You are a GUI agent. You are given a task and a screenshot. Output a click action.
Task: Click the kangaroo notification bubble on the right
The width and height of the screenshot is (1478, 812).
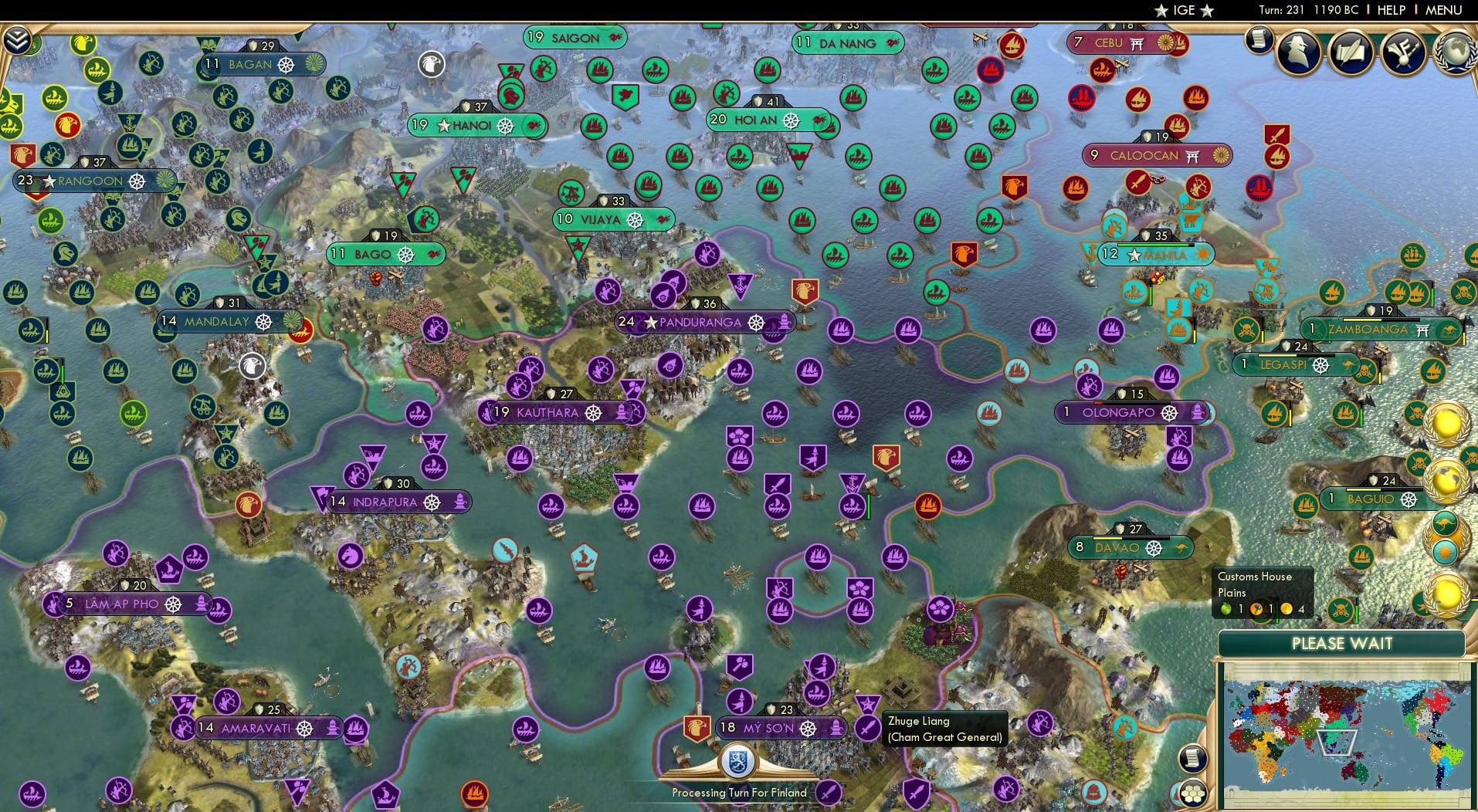pos(1446,522)
